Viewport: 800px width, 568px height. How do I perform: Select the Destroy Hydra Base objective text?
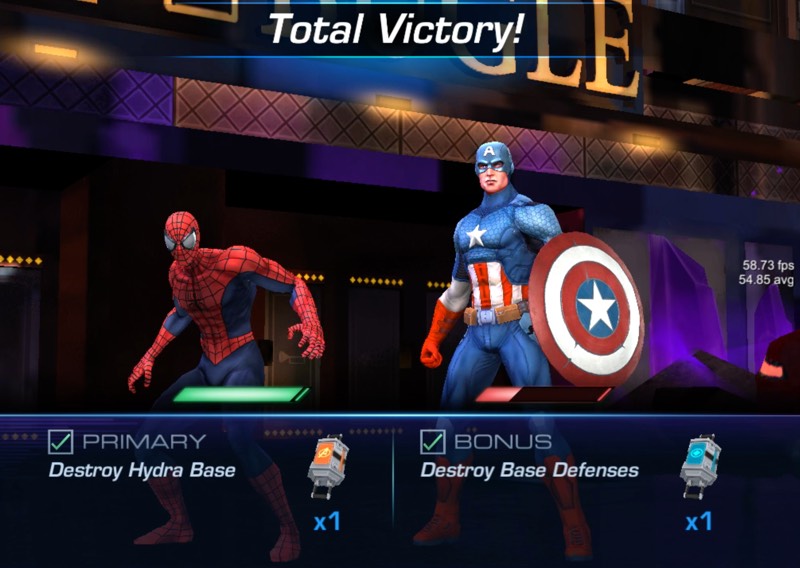(x=141, y=470)
